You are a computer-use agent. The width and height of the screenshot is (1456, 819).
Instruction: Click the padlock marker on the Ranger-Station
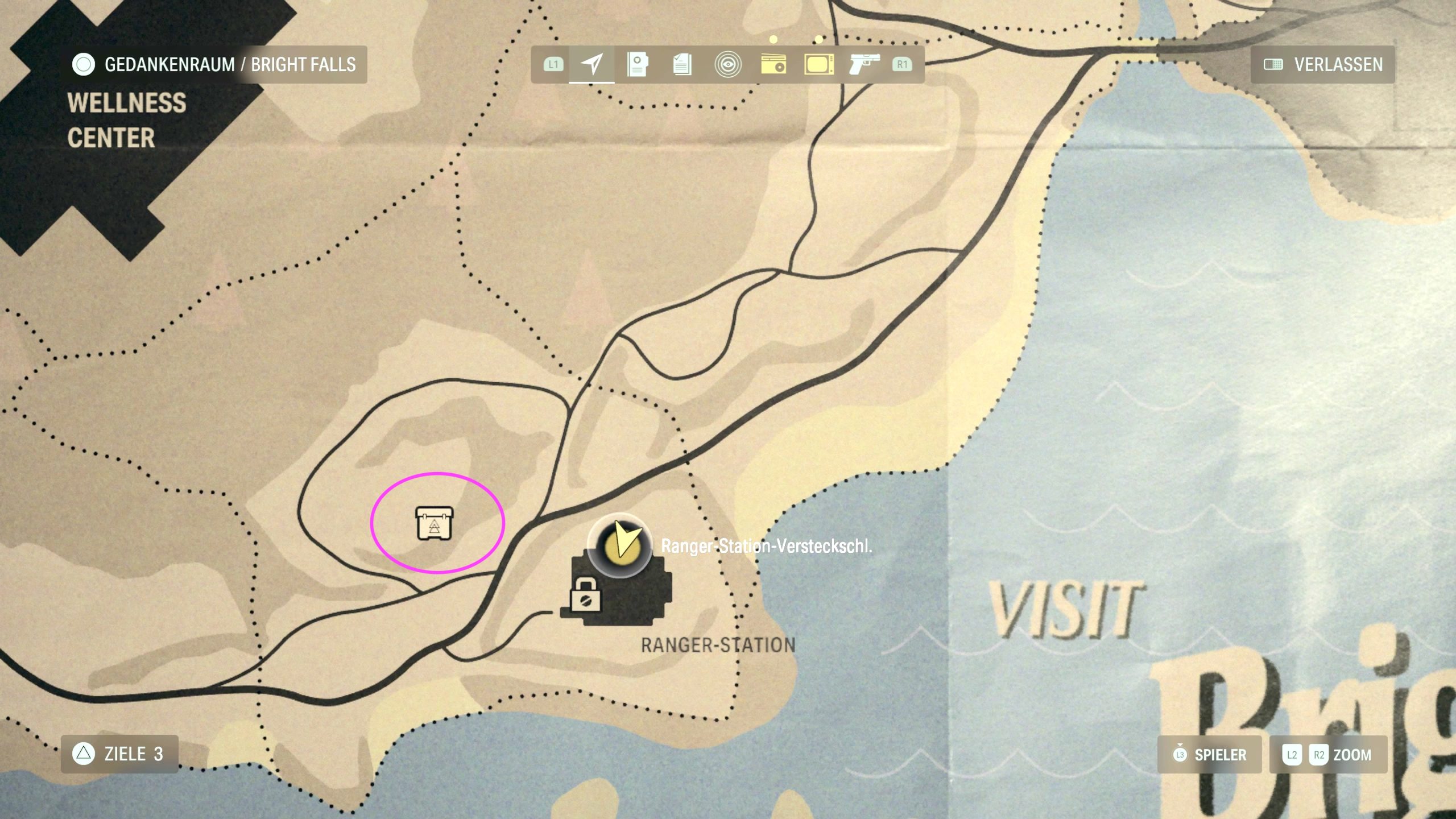click(585, 595)
